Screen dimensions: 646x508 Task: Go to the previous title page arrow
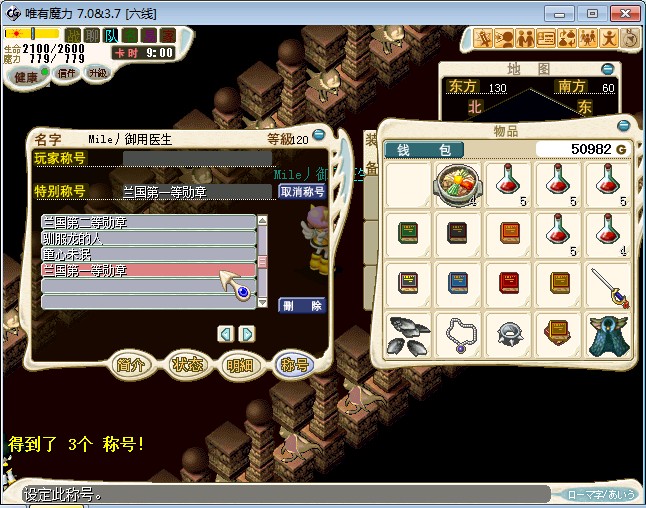(226, 334)
